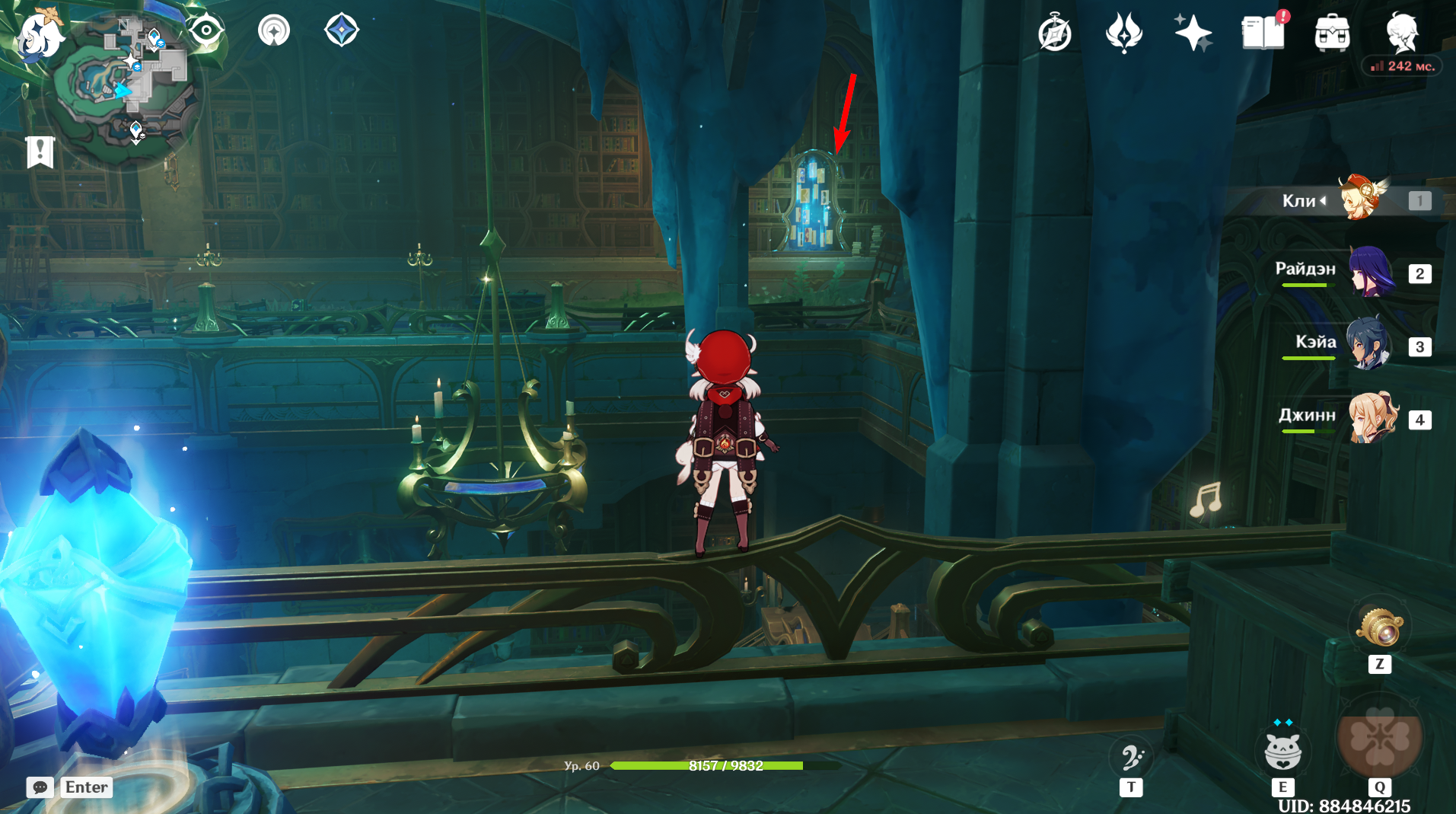Screen dimensions: 1456x814
Task: Toggle the eye-shaped elemental sight icon
Action: pyautogui.click(x=206, y=31)
